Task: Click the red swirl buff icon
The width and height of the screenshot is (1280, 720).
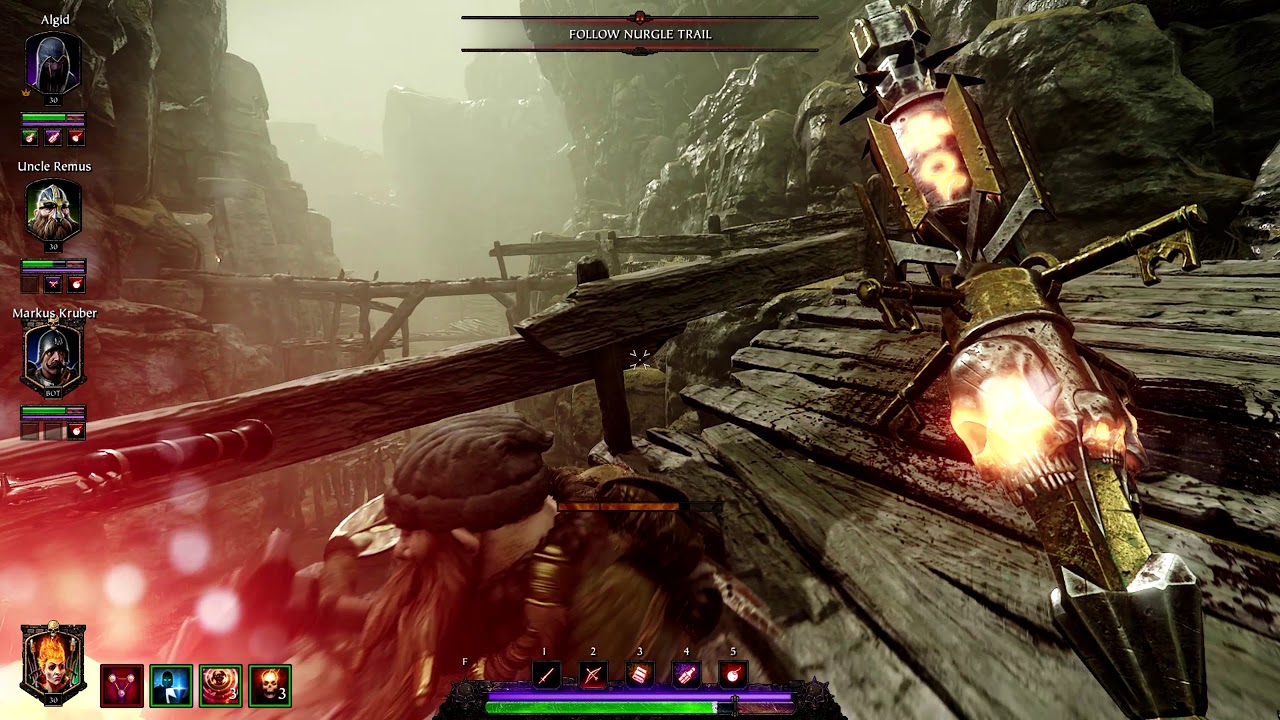Action: pyautogui.click(x=220, y=686)
